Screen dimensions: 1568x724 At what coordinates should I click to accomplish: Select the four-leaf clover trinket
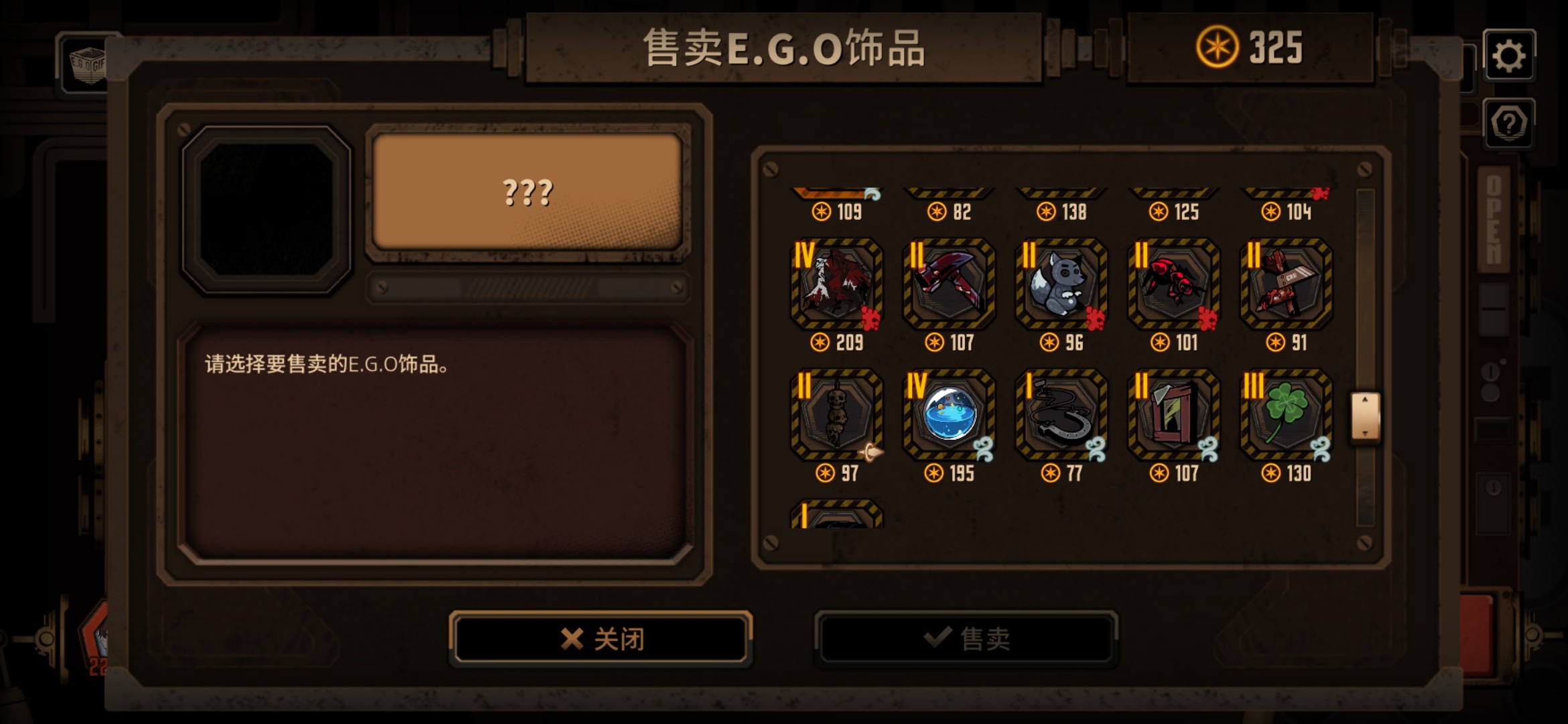(x=1285, y=417)
